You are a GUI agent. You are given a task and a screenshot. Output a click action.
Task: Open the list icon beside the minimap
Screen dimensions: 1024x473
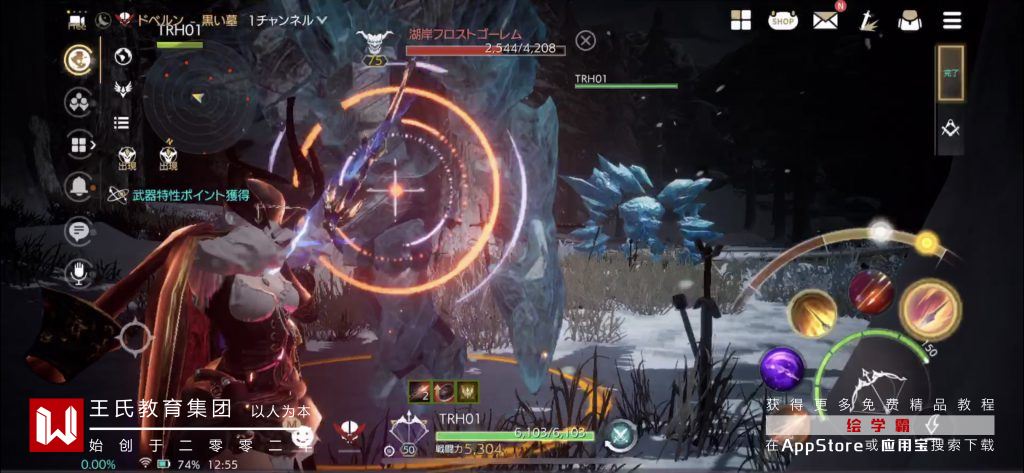122,122
